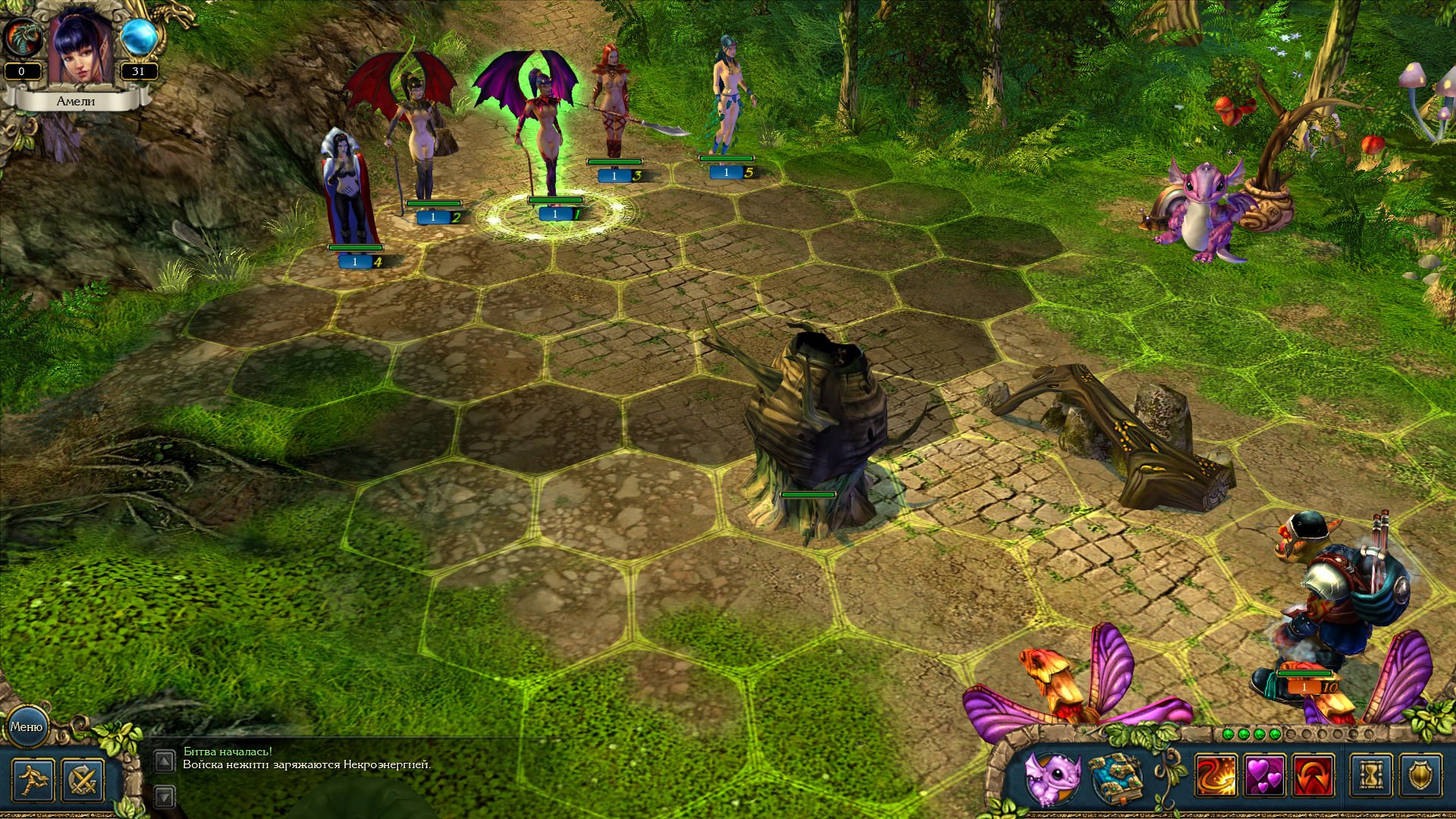
Task: Open the blue spell book
Action: click(1116, 778)
